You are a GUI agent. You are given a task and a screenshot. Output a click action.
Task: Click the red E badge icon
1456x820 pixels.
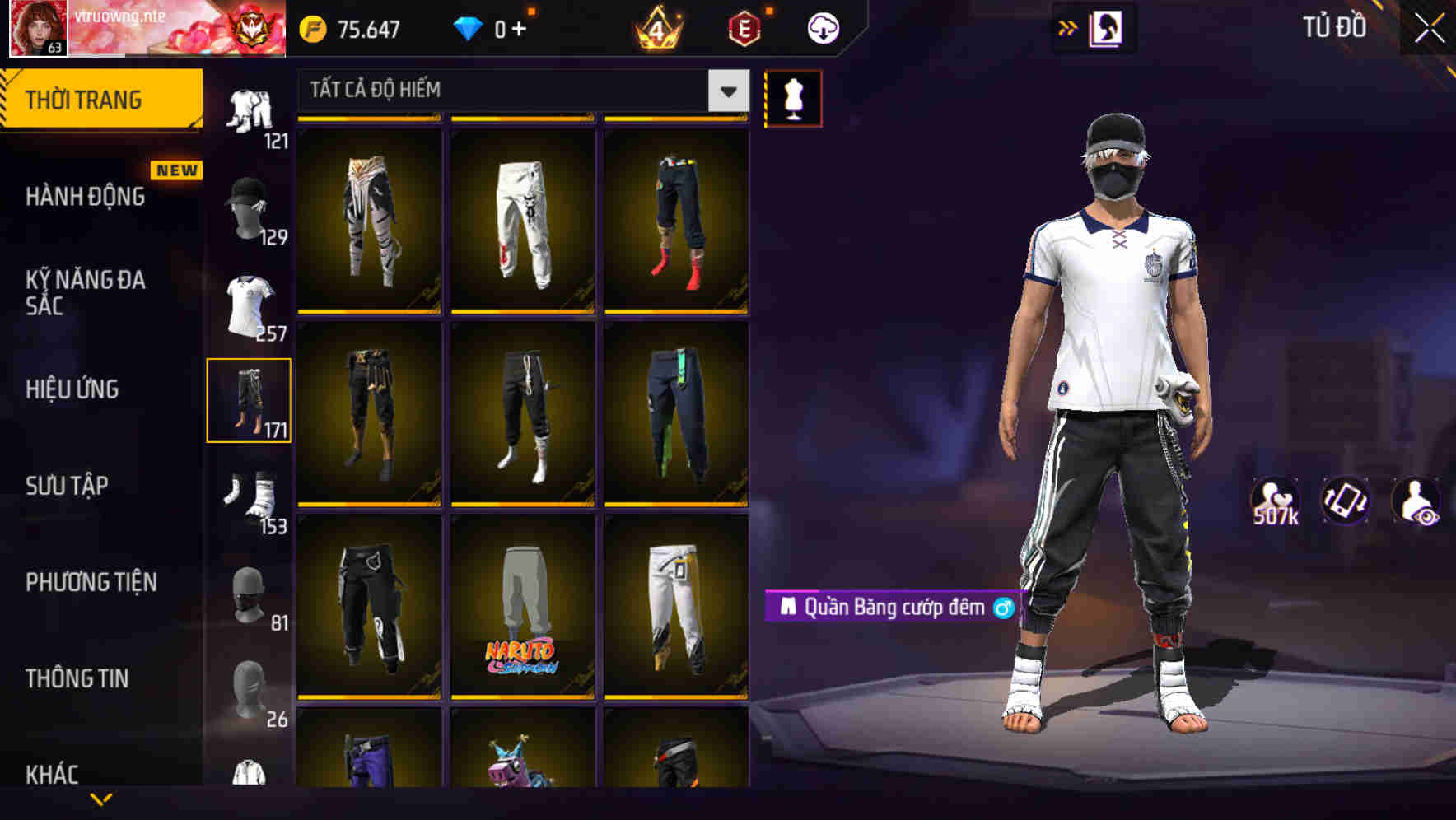(x=740, y=26)
